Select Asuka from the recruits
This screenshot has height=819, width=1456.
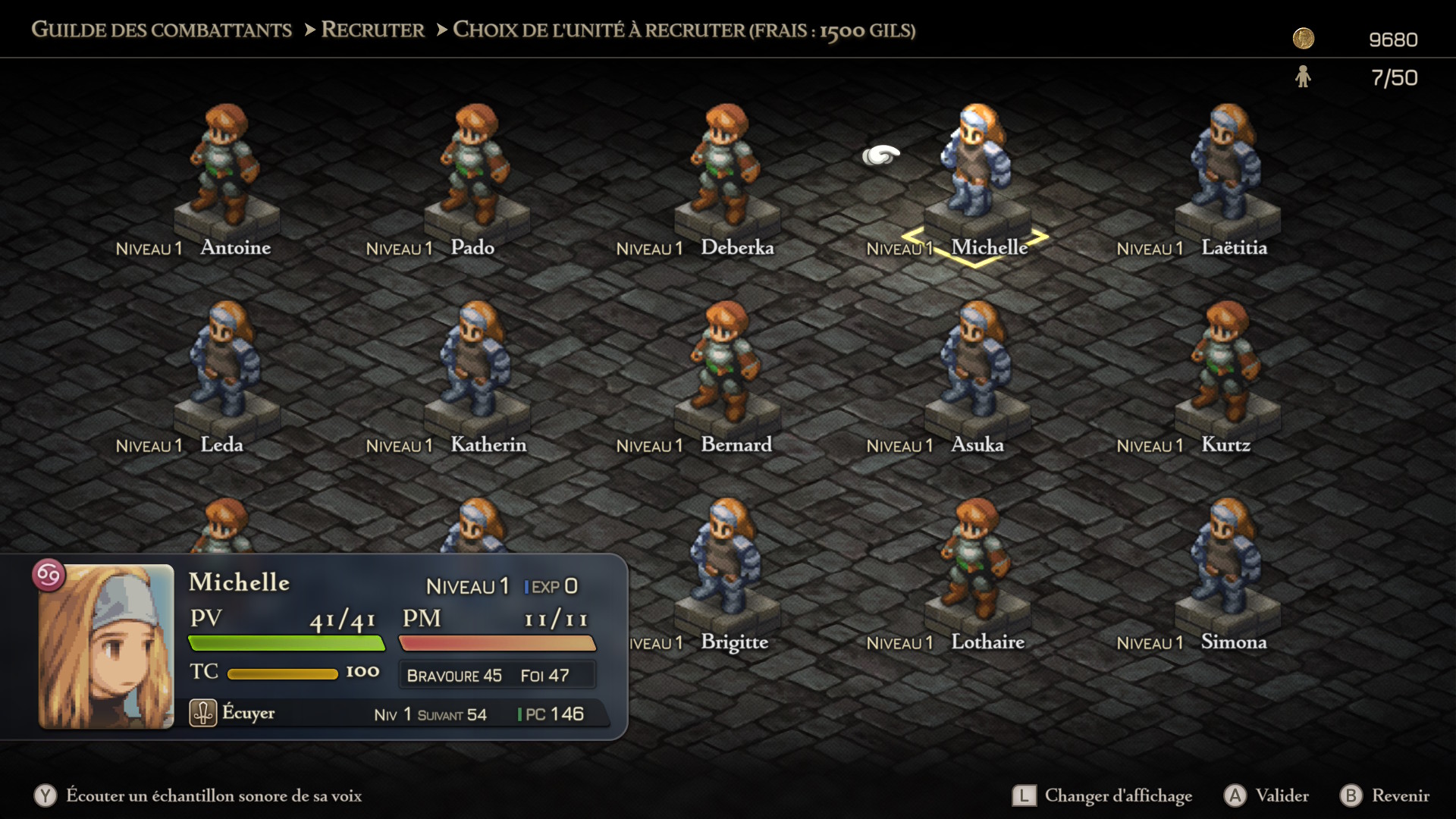(x=974, y=364)
